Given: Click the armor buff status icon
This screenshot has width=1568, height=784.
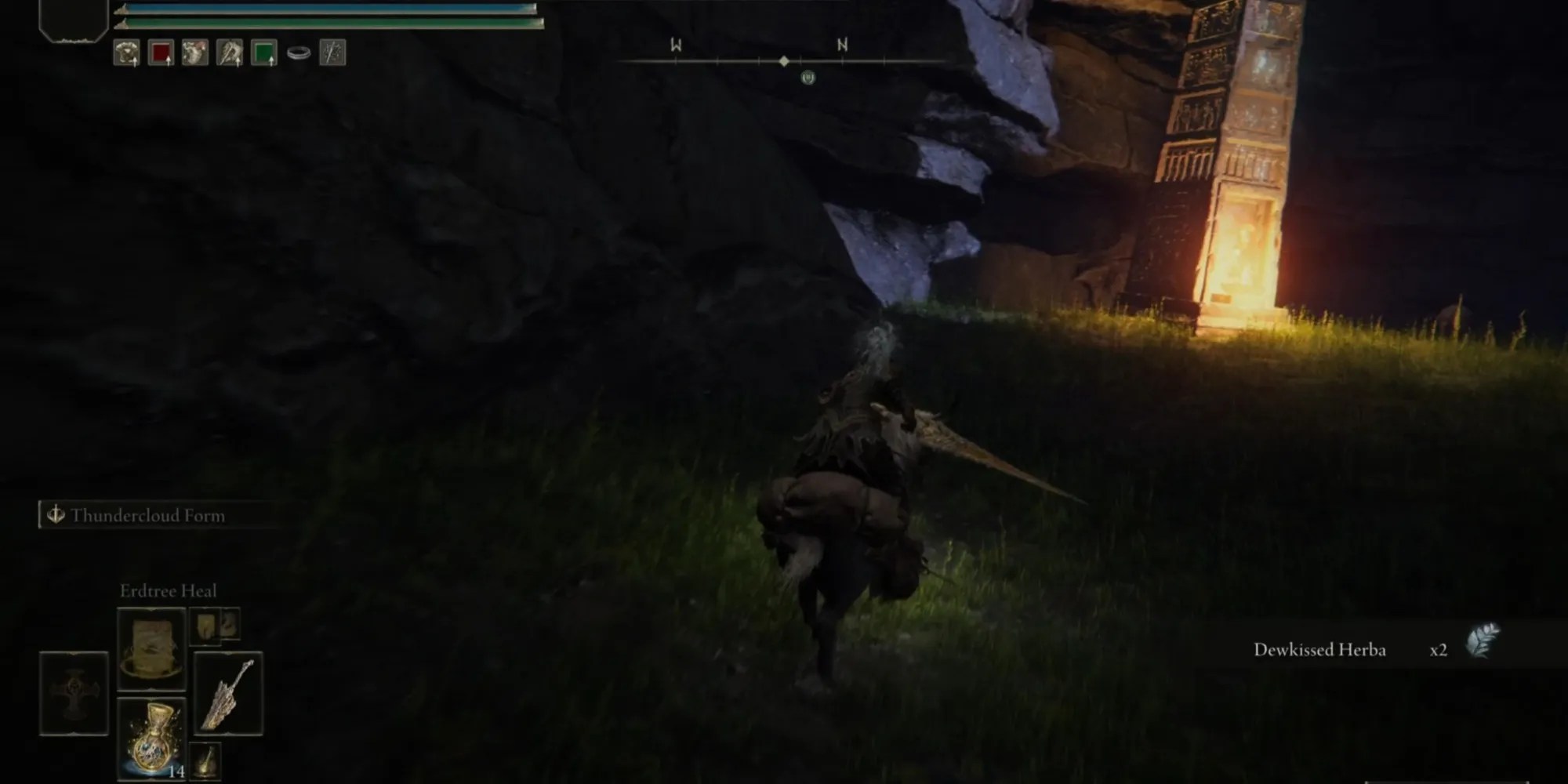Looking at the screenshot, I should (127, 53).
